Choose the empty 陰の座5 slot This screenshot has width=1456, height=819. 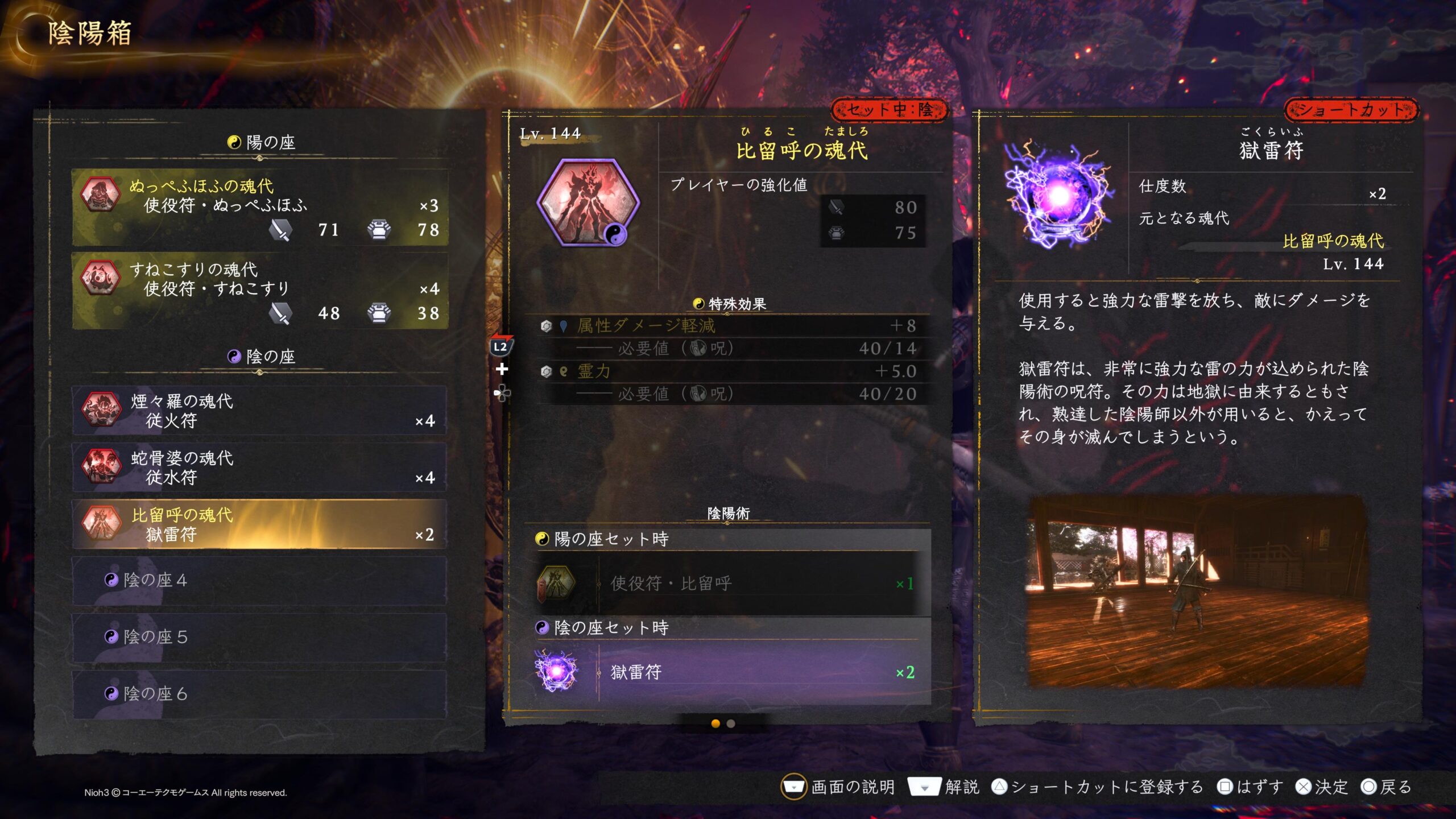click(x=259, y=637)
